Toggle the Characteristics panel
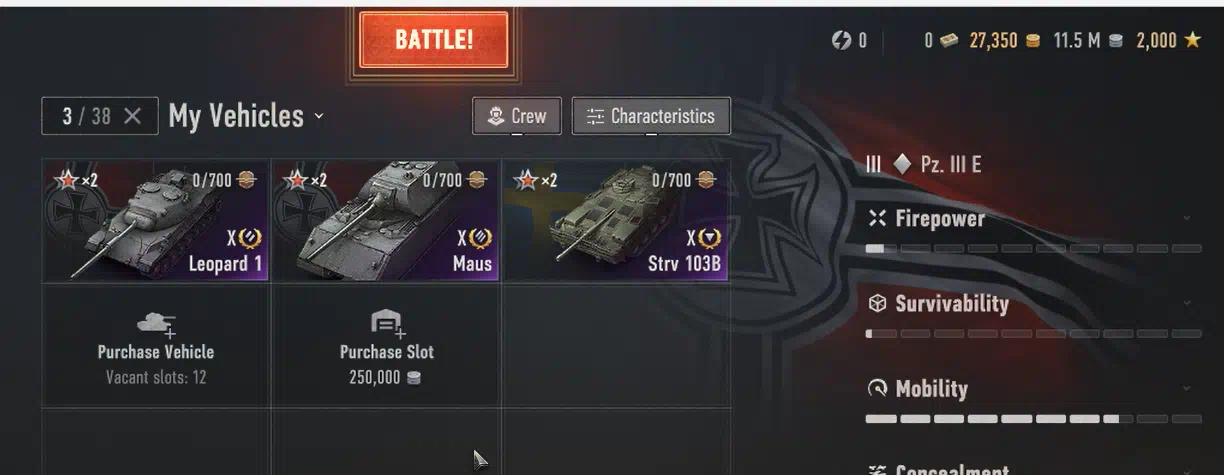This screenshot has width=1224, height=475. 651,116
